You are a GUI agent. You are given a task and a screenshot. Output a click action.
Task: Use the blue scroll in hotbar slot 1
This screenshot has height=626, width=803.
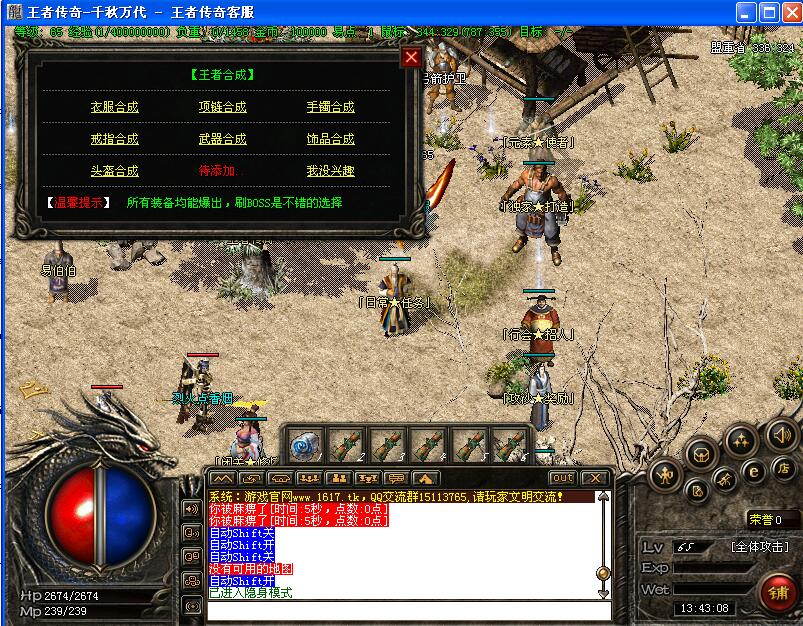pyautogui.click(x=306, y=443)
